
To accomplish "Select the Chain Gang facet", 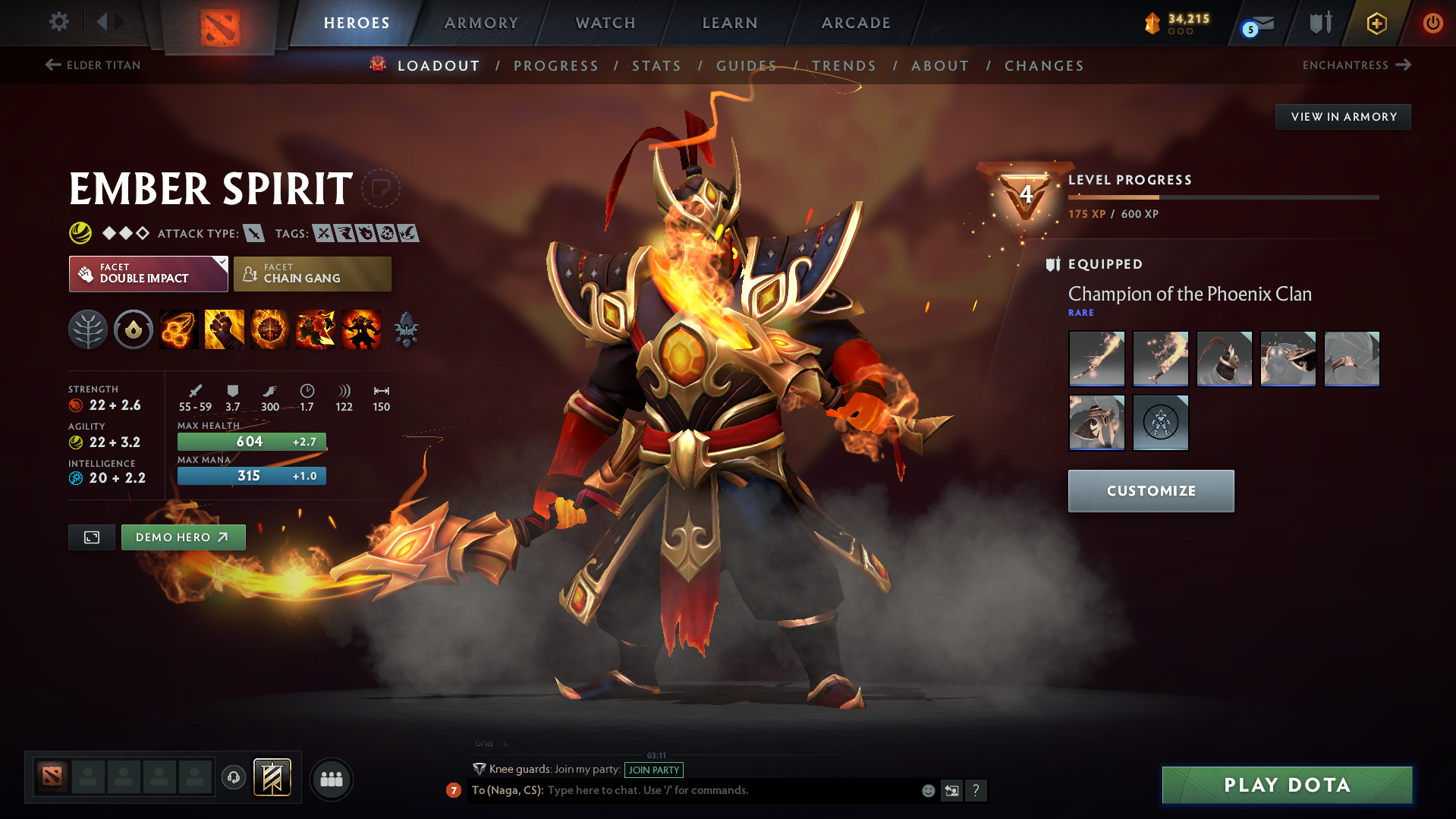I will pyautogui.click(x=312, y=273).
